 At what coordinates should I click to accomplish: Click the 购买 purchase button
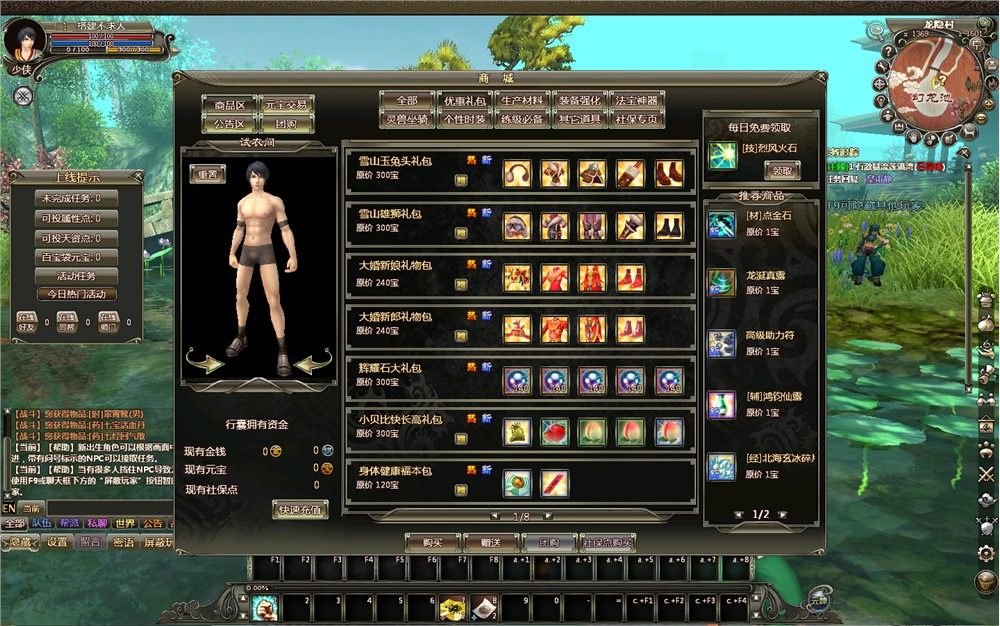click(432, 542)
